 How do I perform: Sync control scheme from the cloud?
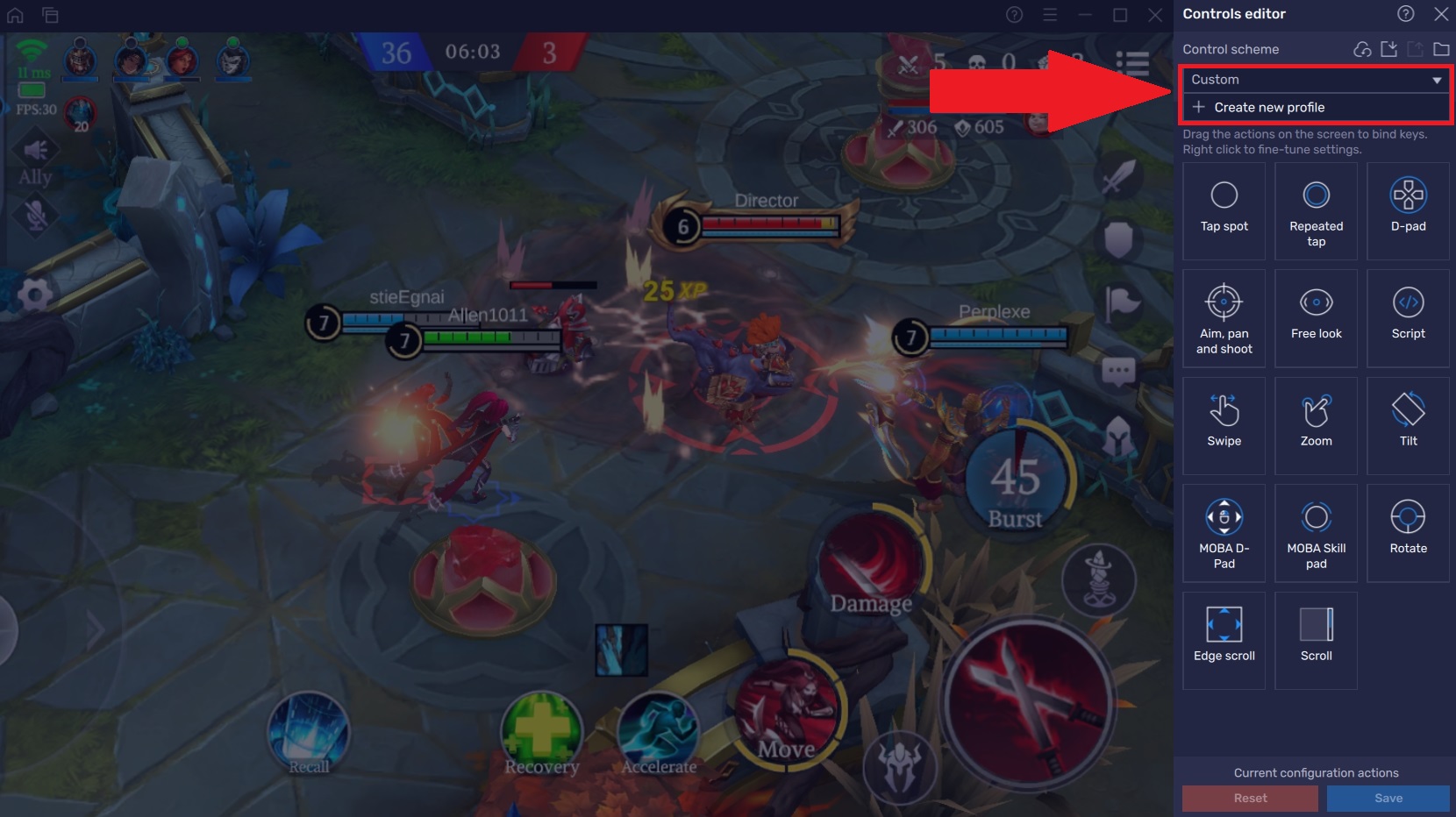[1361, 49]
